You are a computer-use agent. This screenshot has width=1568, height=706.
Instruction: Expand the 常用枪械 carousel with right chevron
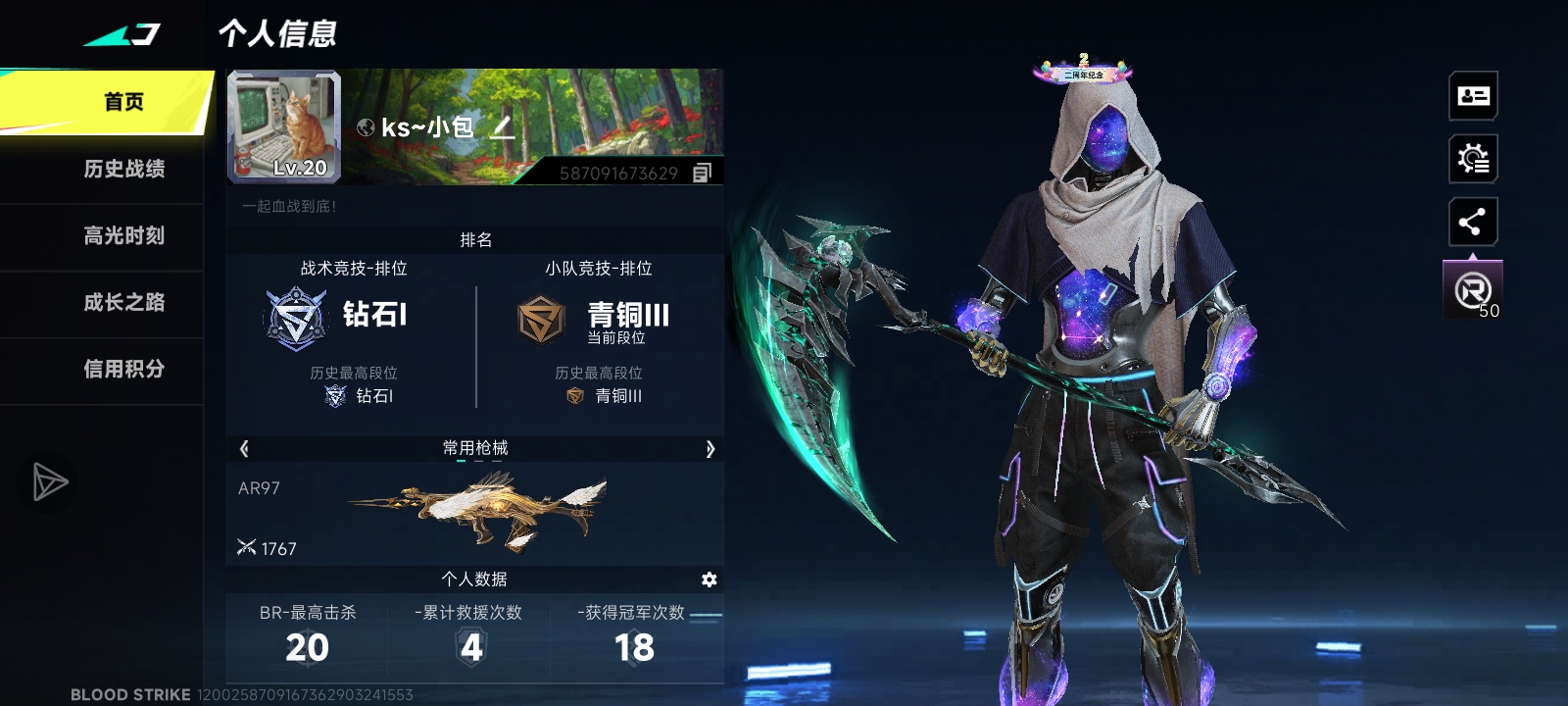[x=708, y=447]
